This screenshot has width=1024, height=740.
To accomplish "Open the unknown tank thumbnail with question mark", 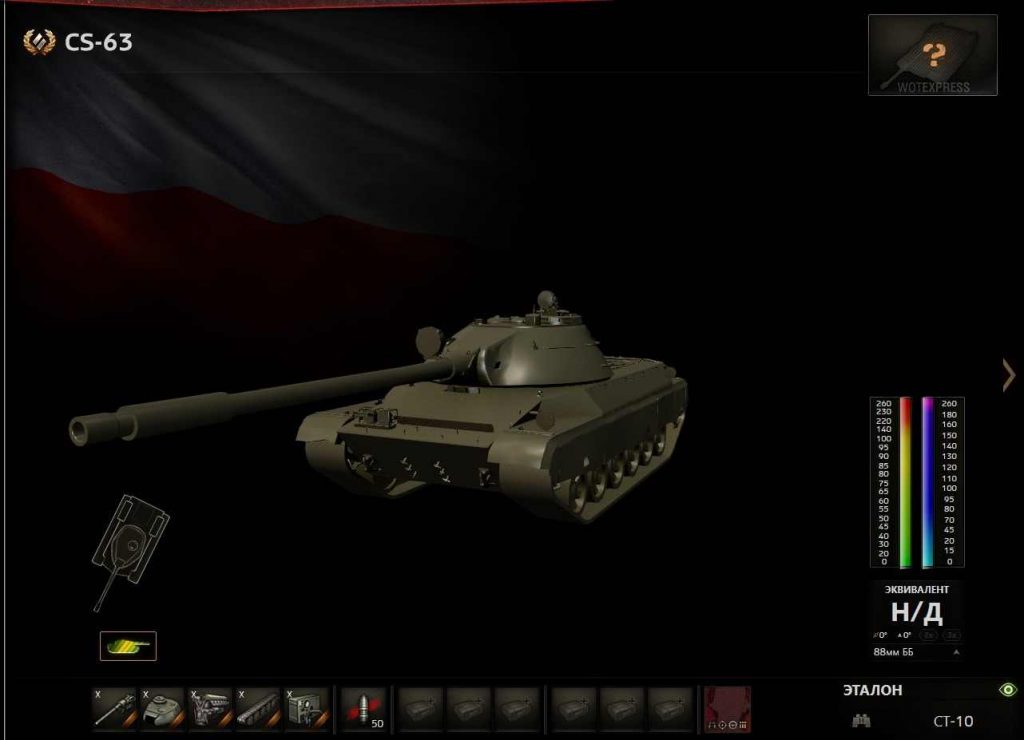I will click(932, 55).
